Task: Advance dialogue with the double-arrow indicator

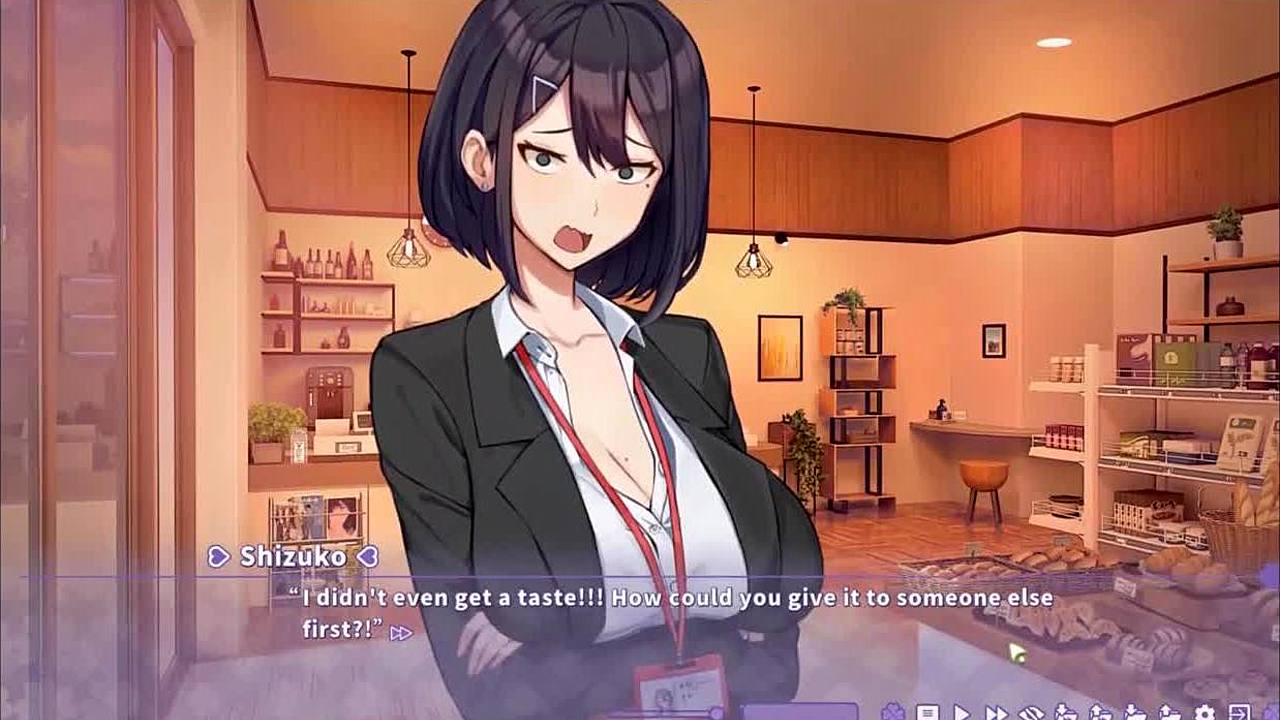Action: tap(401, 632)
